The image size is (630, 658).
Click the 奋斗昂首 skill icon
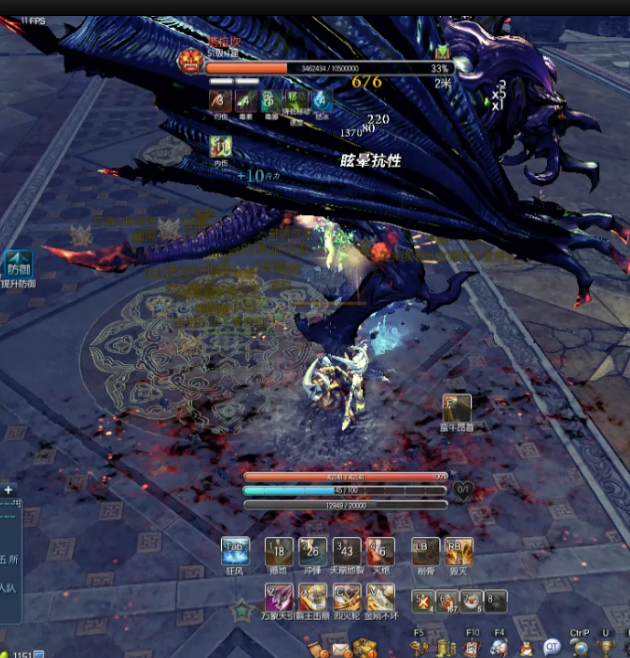(x=457, y=408)
